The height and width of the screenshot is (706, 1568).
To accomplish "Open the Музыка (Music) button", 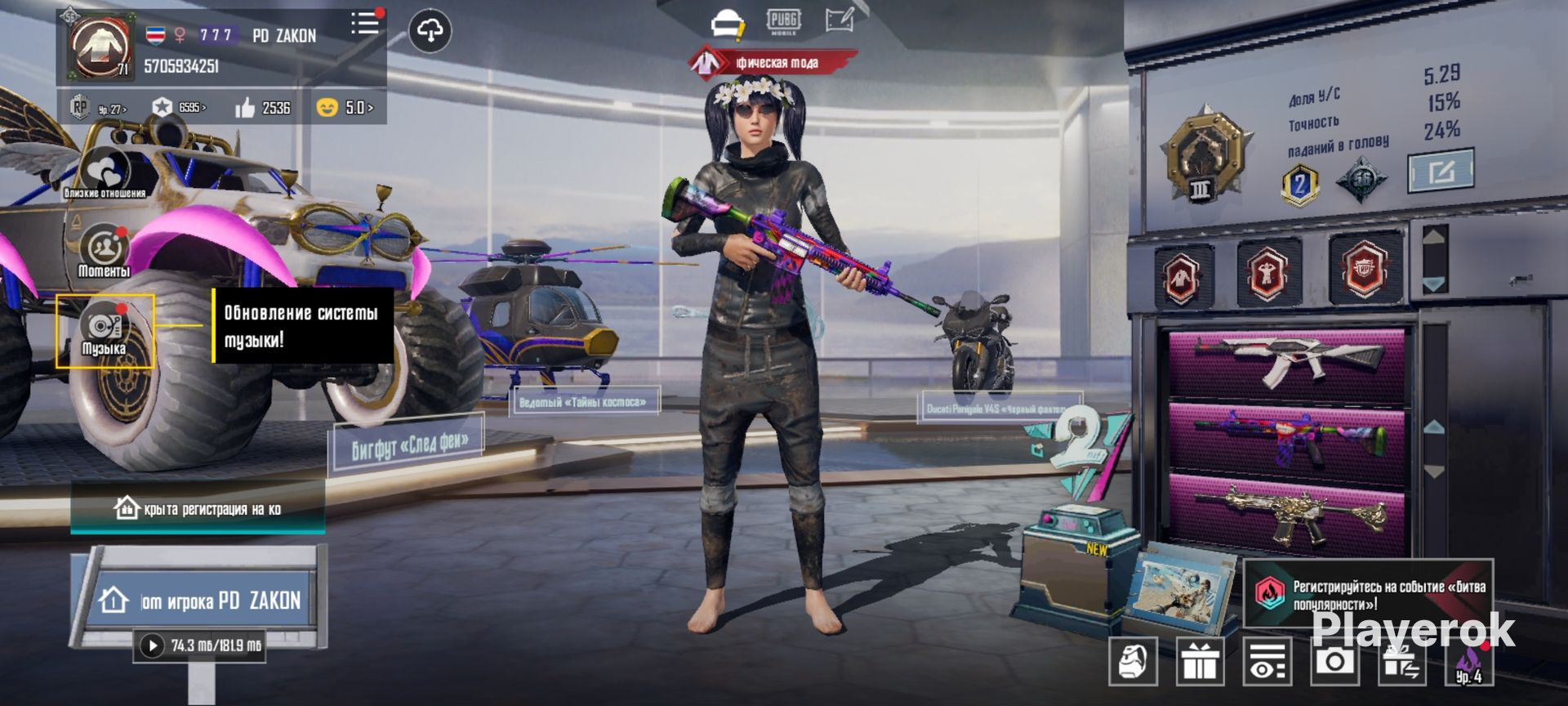I will coord(104,332).
